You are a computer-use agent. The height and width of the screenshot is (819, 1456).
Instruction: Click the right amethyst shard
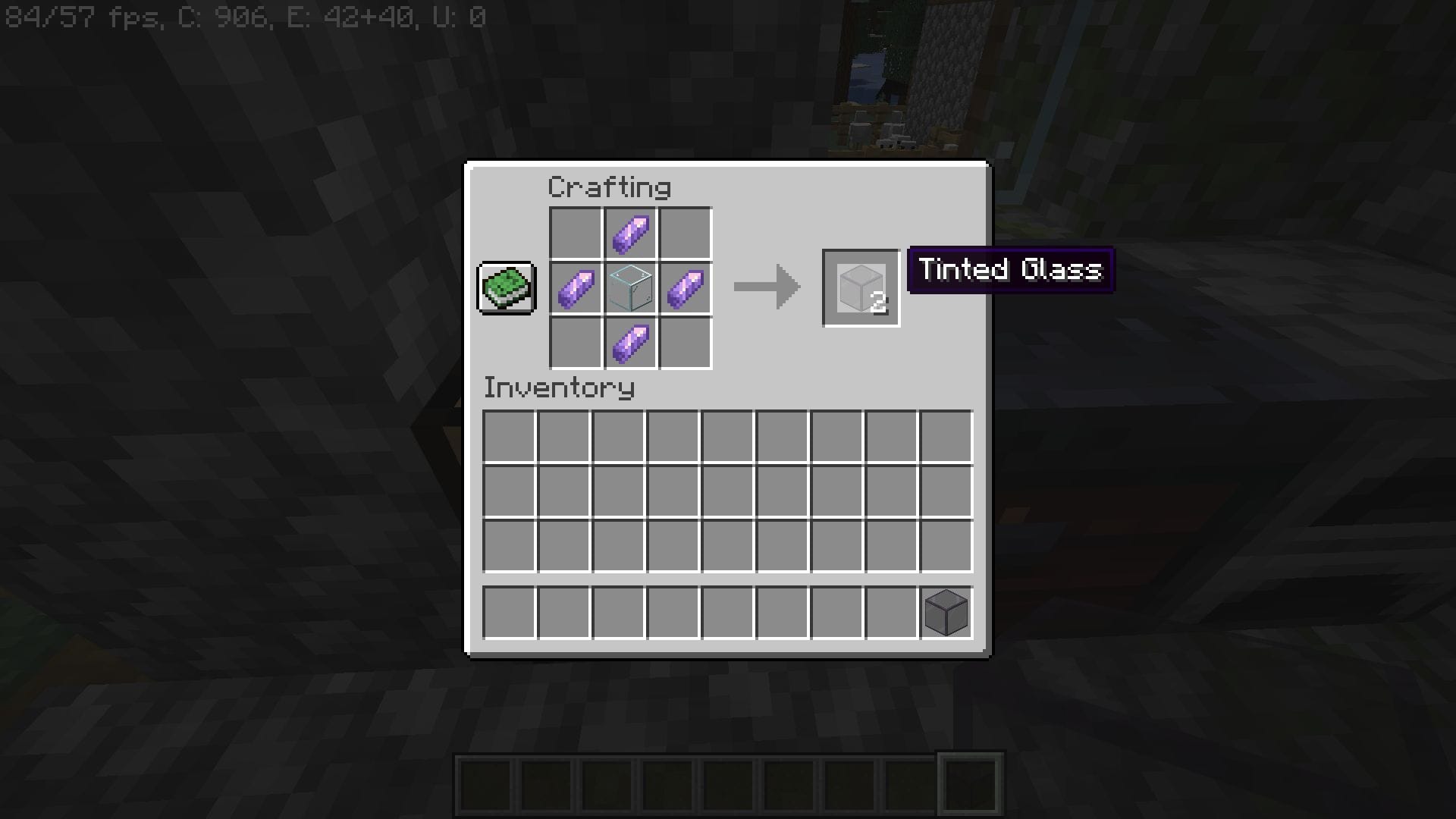point(685,288)
